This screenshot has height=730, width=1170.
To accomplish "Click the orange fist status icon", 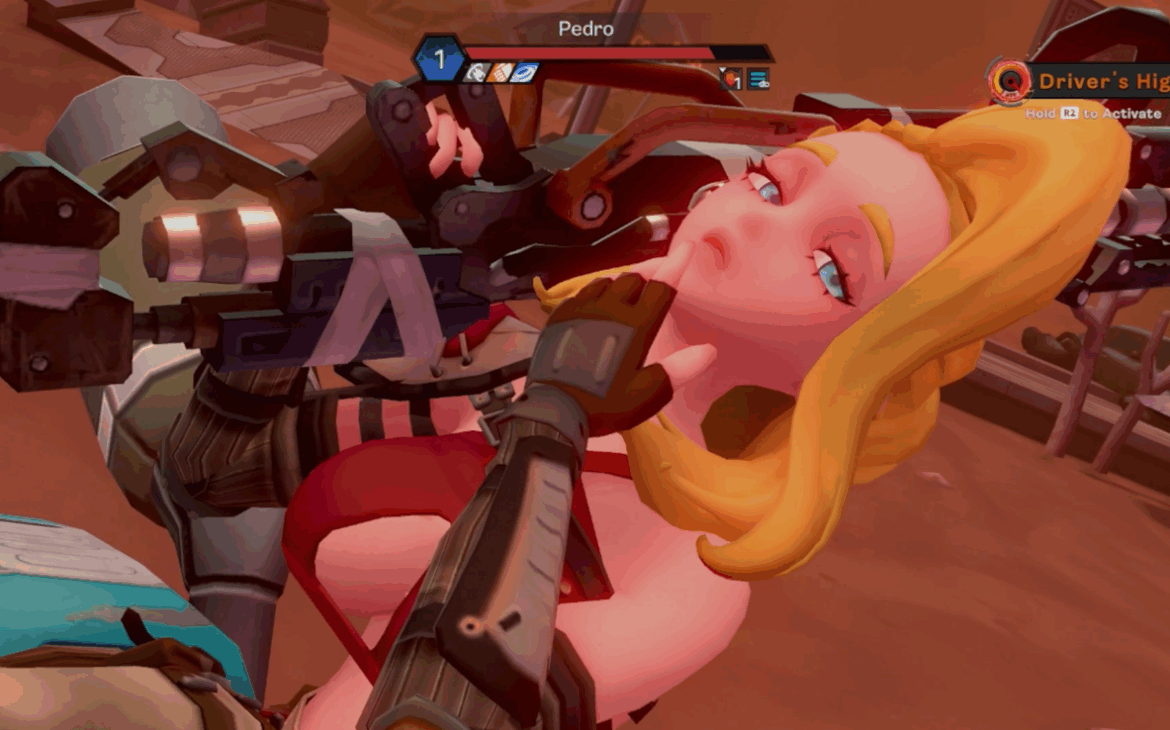I will (500, 73).
